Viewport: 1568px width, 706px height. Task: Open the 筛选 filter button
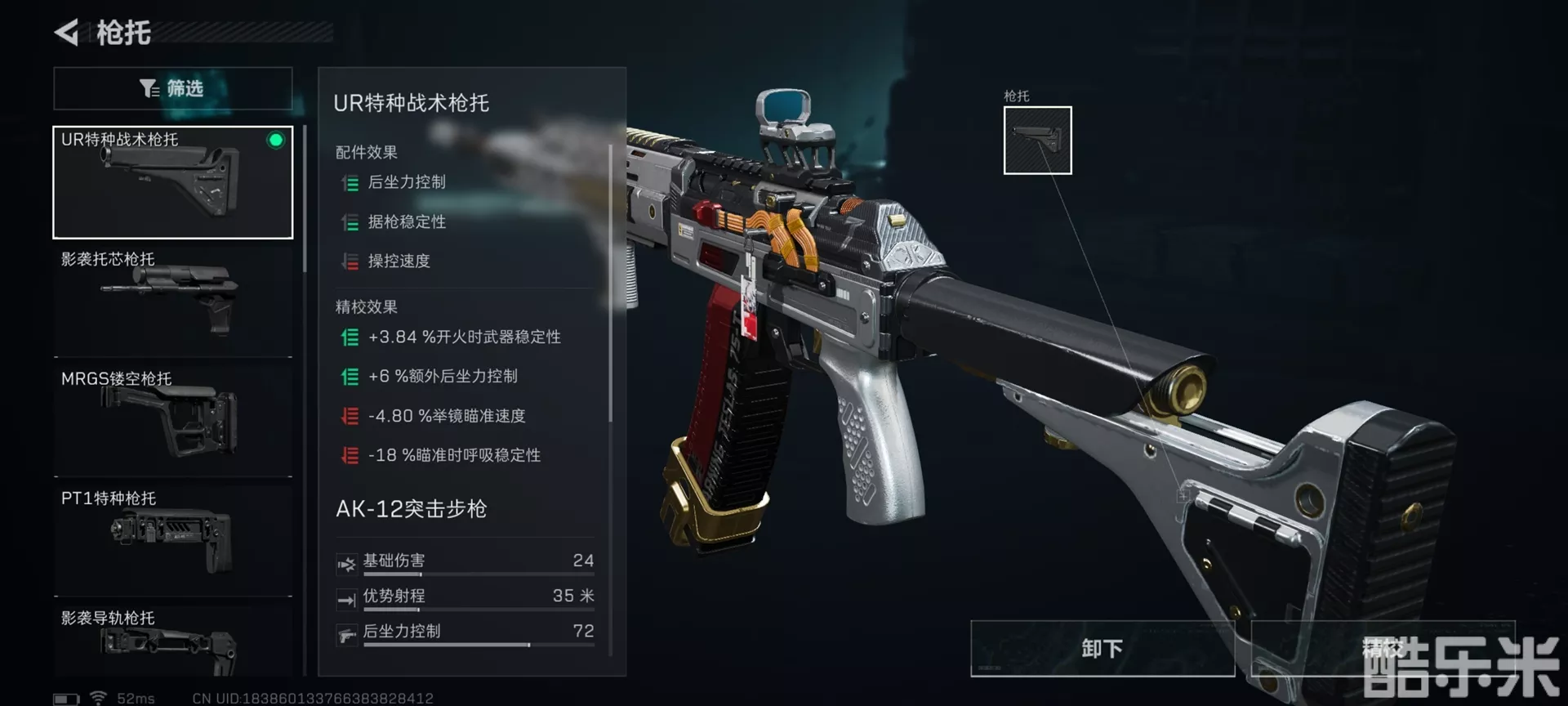[172, 88]
